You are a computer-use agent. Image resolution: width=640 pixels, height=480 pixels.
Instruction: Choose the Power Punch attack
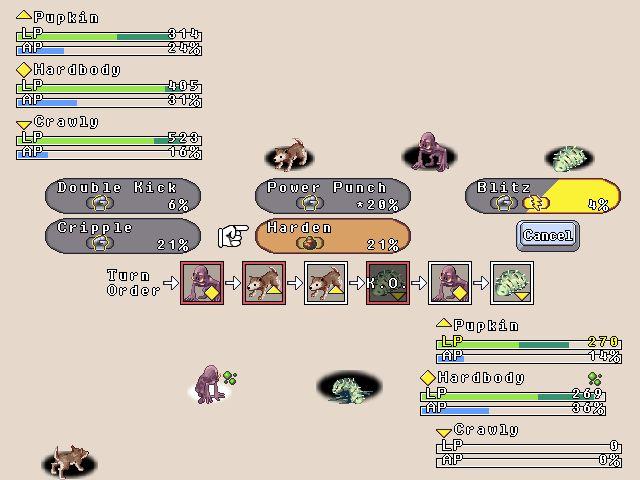(x=333, y=195)
